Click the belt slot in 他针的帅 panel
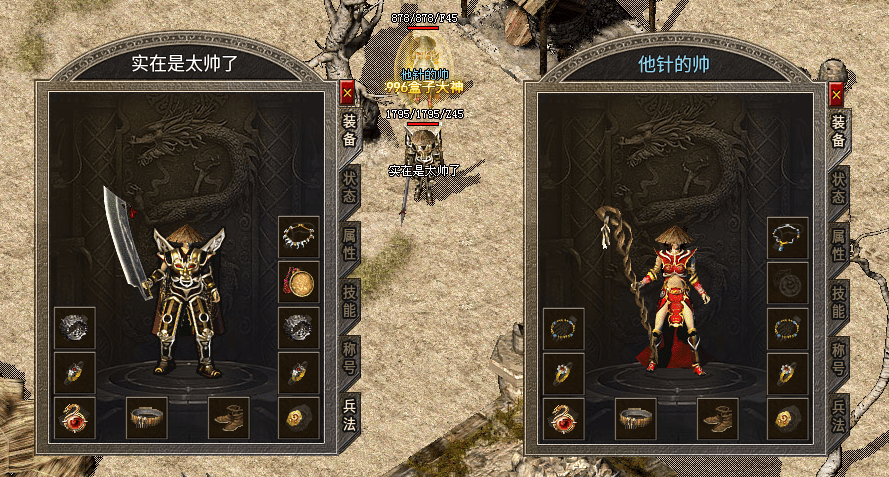The height and width of the screenshot is (477, 889). coord(635,418)
